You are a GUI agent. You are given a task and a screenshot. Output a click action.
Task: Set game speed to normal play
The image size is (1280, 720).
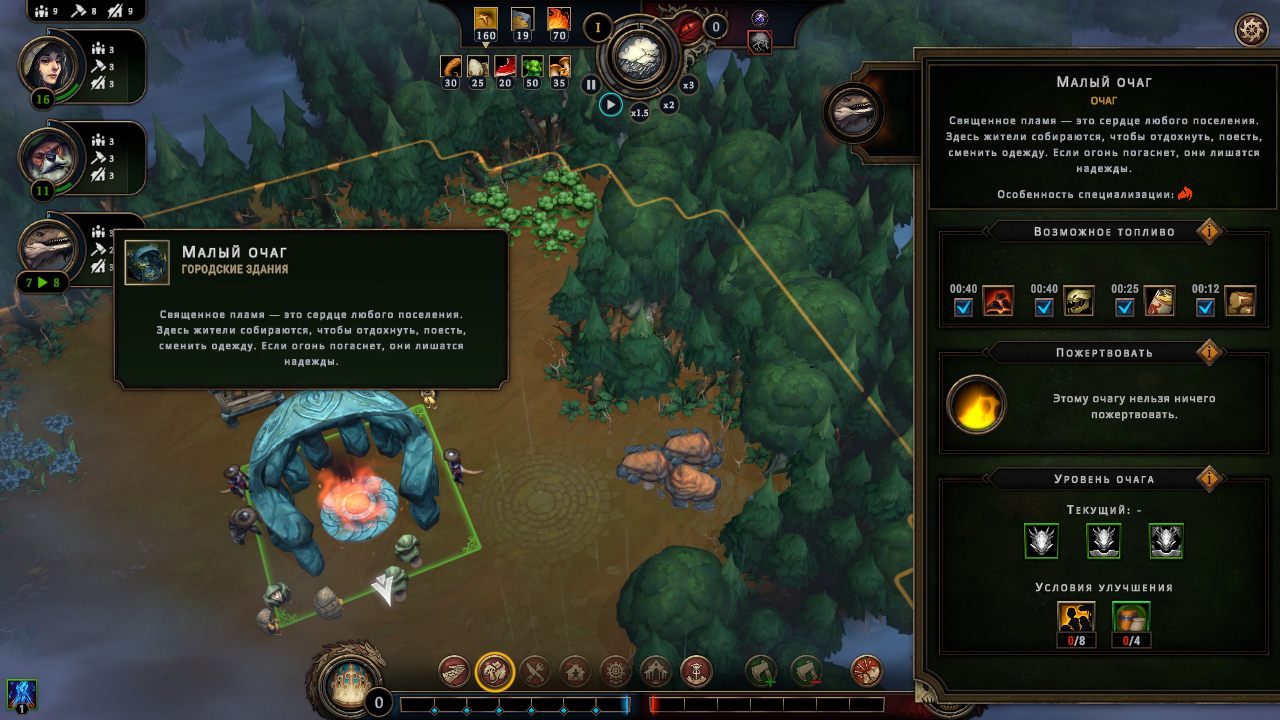pos(610,104)
